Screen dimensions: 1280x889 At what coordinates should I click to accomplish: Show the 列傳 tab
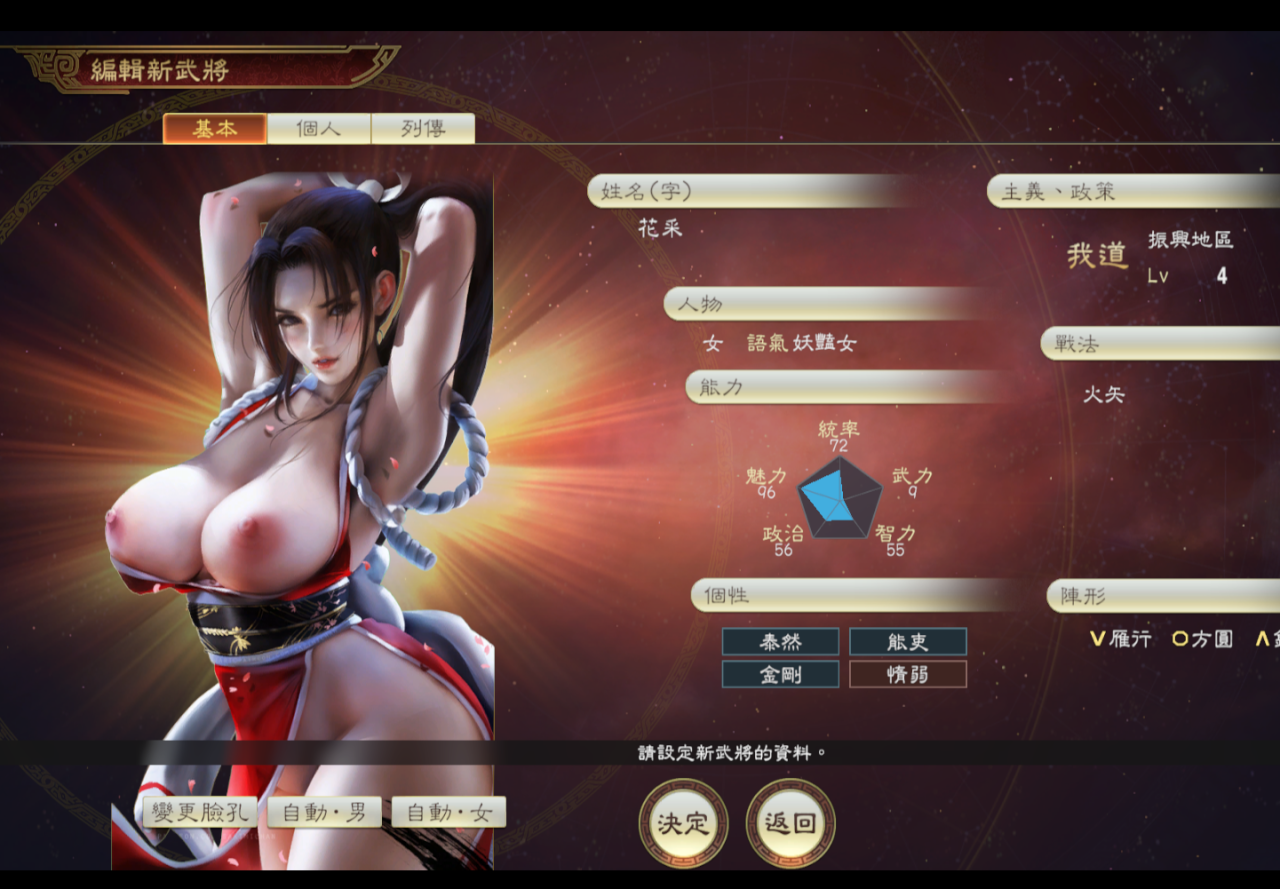point(423,129)
